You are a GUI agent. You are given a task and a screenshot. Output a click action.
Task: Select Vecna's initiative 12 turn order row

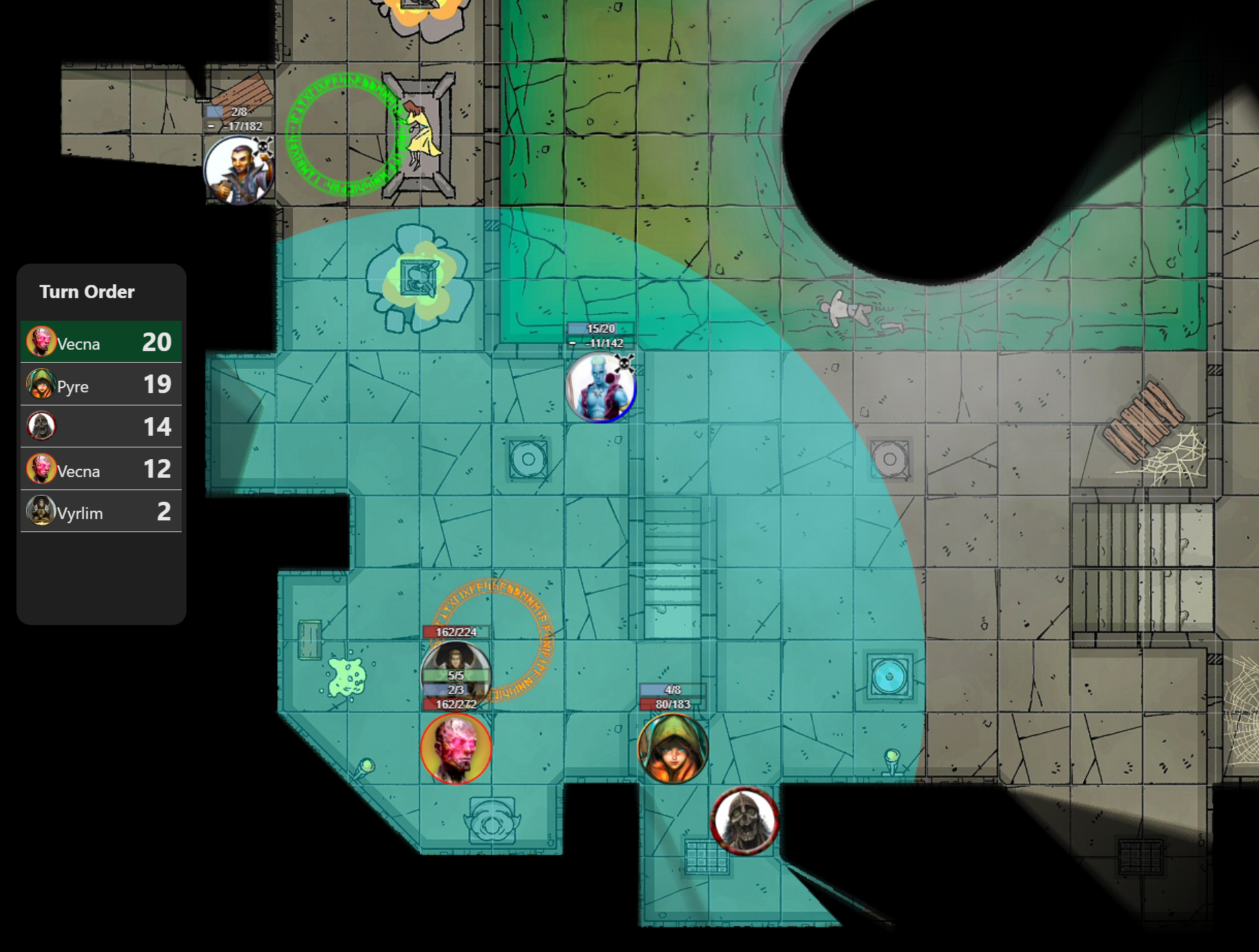click(101, 469)
